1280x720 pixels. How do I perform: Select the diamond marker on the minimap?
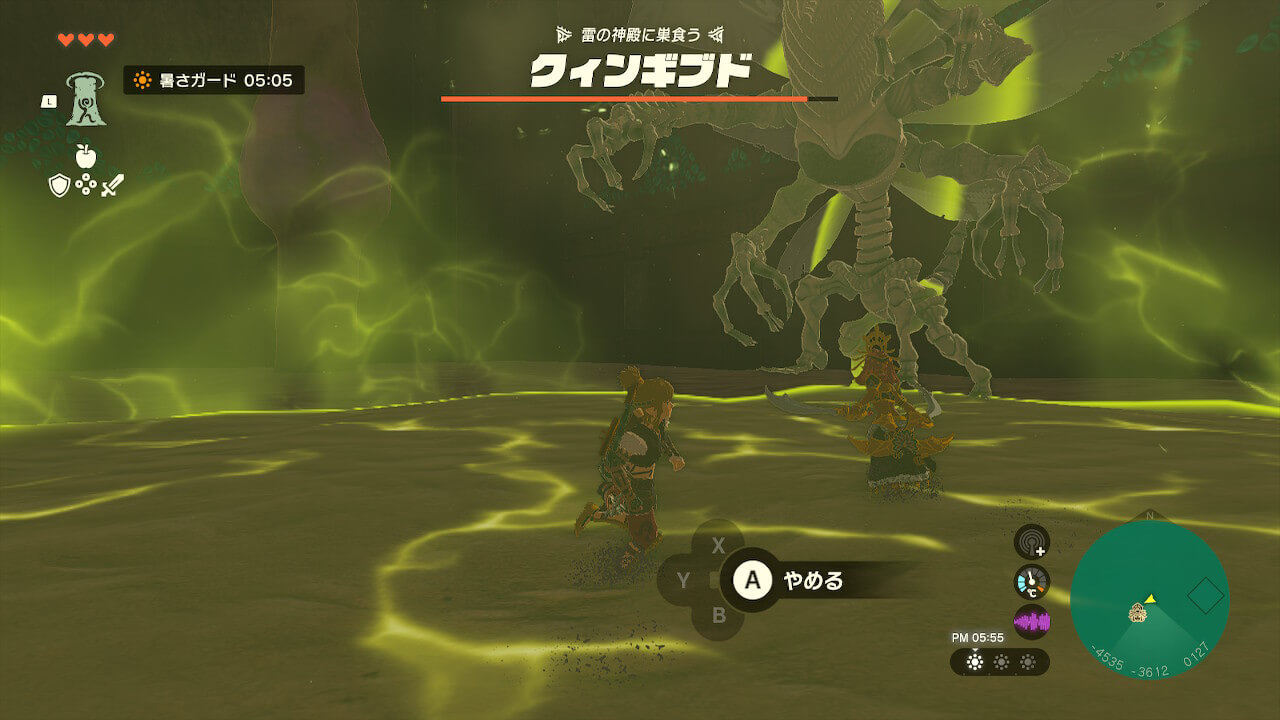pyautogui.click(x=1205, y=597)
